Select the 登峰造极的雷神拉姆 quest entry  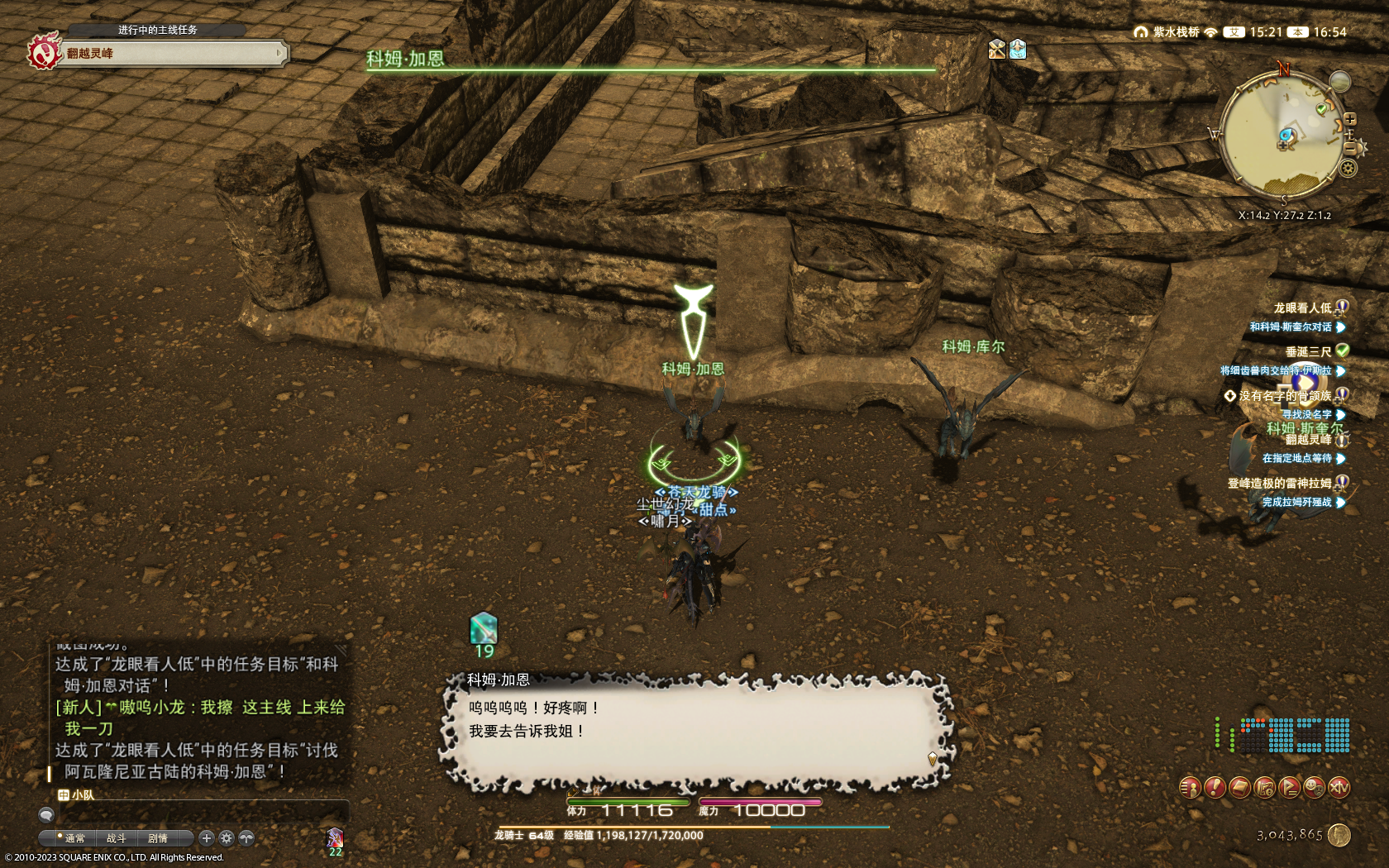pos(1279,484)
